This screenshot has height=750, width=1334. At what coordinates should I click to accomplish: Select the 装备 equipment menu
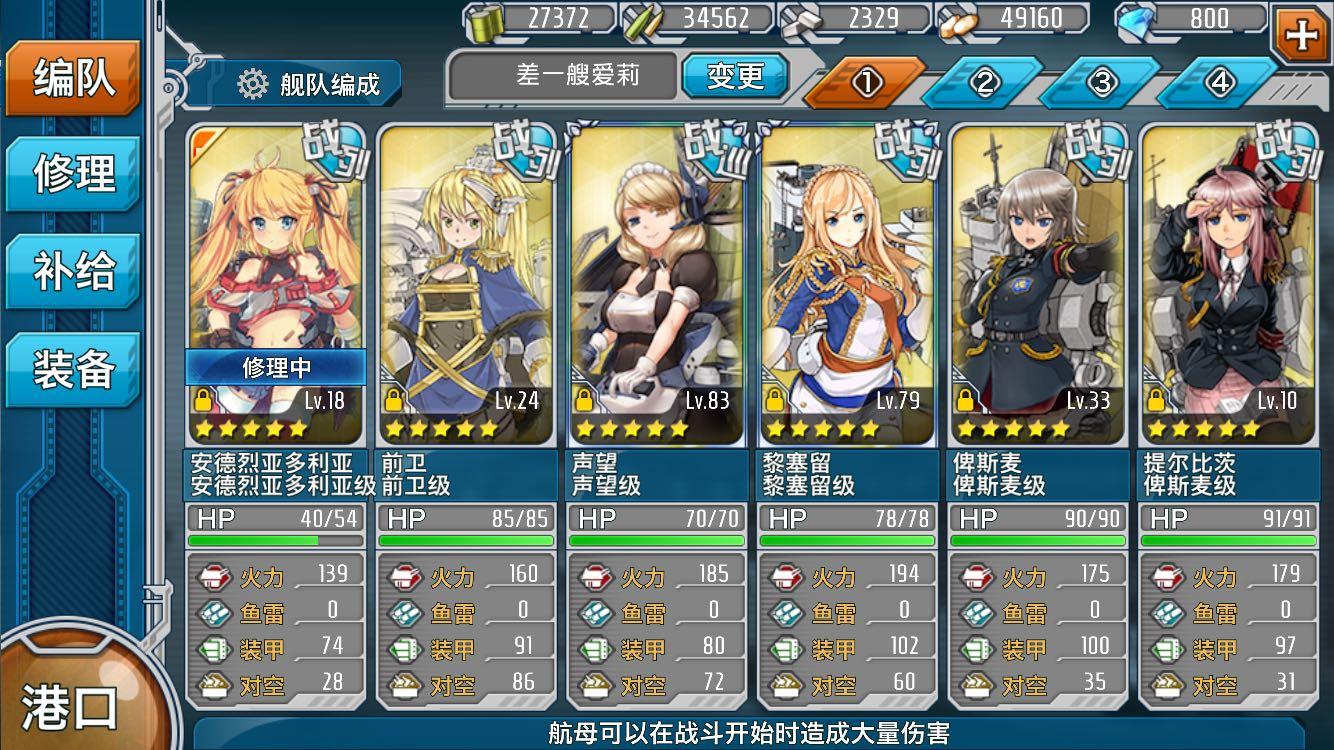pos(73,369)
